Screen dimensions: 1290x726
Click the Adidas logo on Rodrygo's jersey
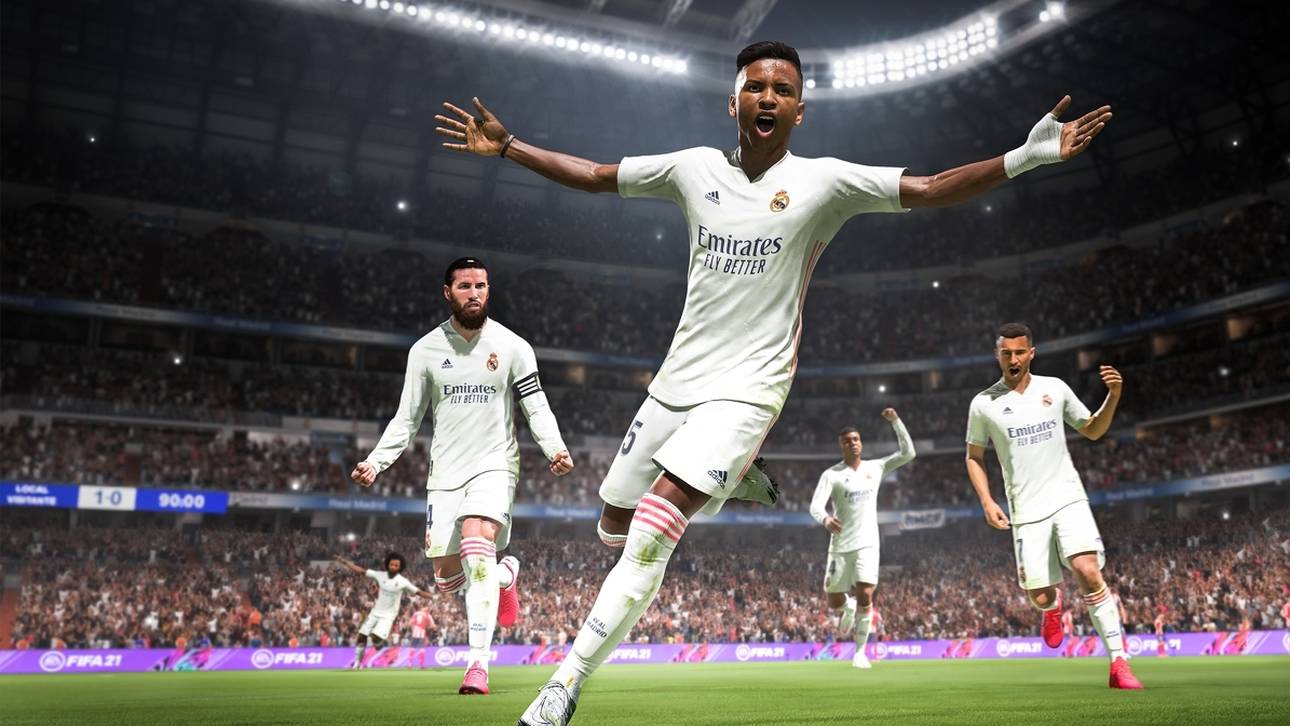(x=713, y=195)
